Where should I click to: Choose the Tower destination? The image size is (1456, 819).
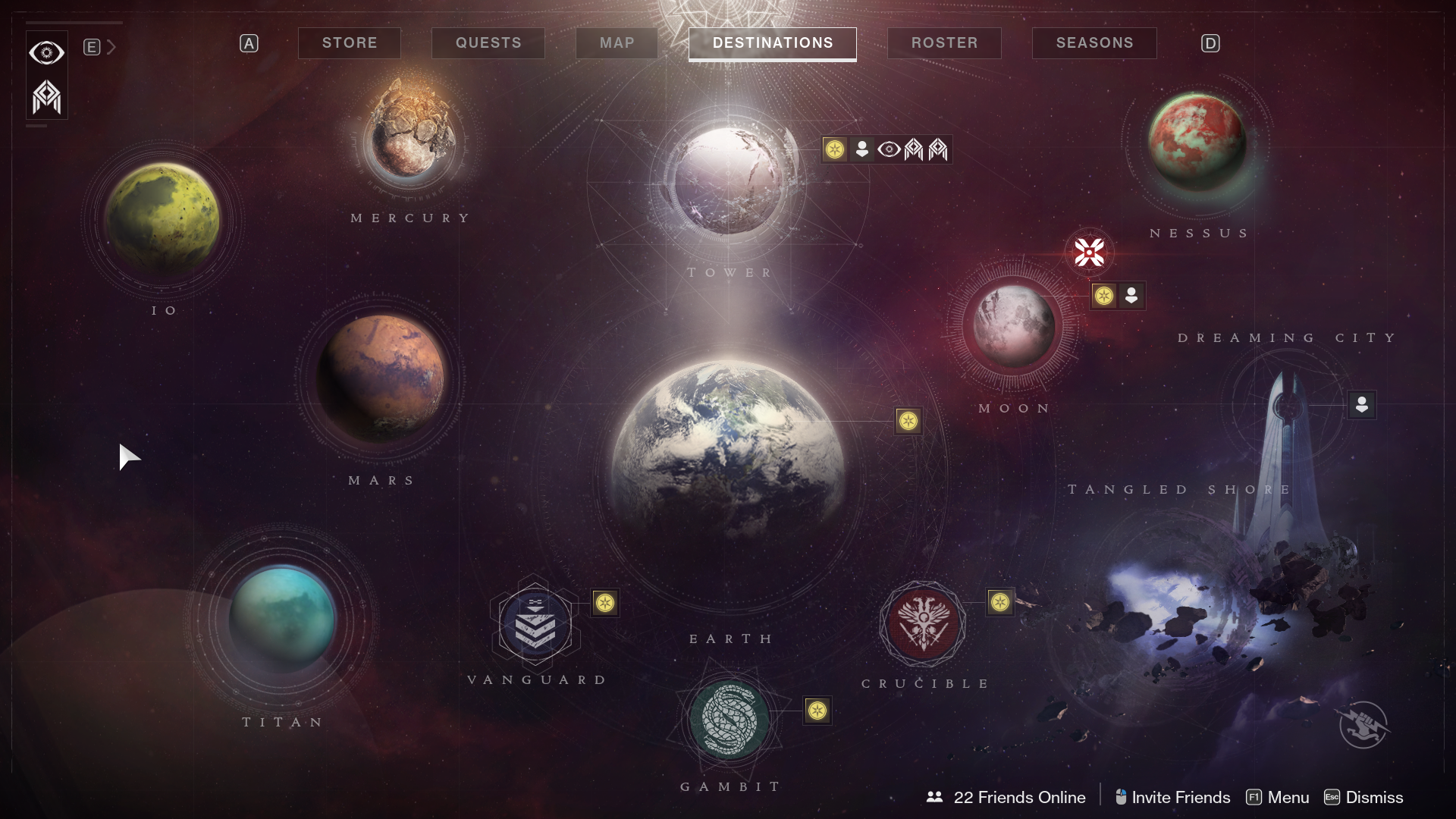(x=728, y=182)
